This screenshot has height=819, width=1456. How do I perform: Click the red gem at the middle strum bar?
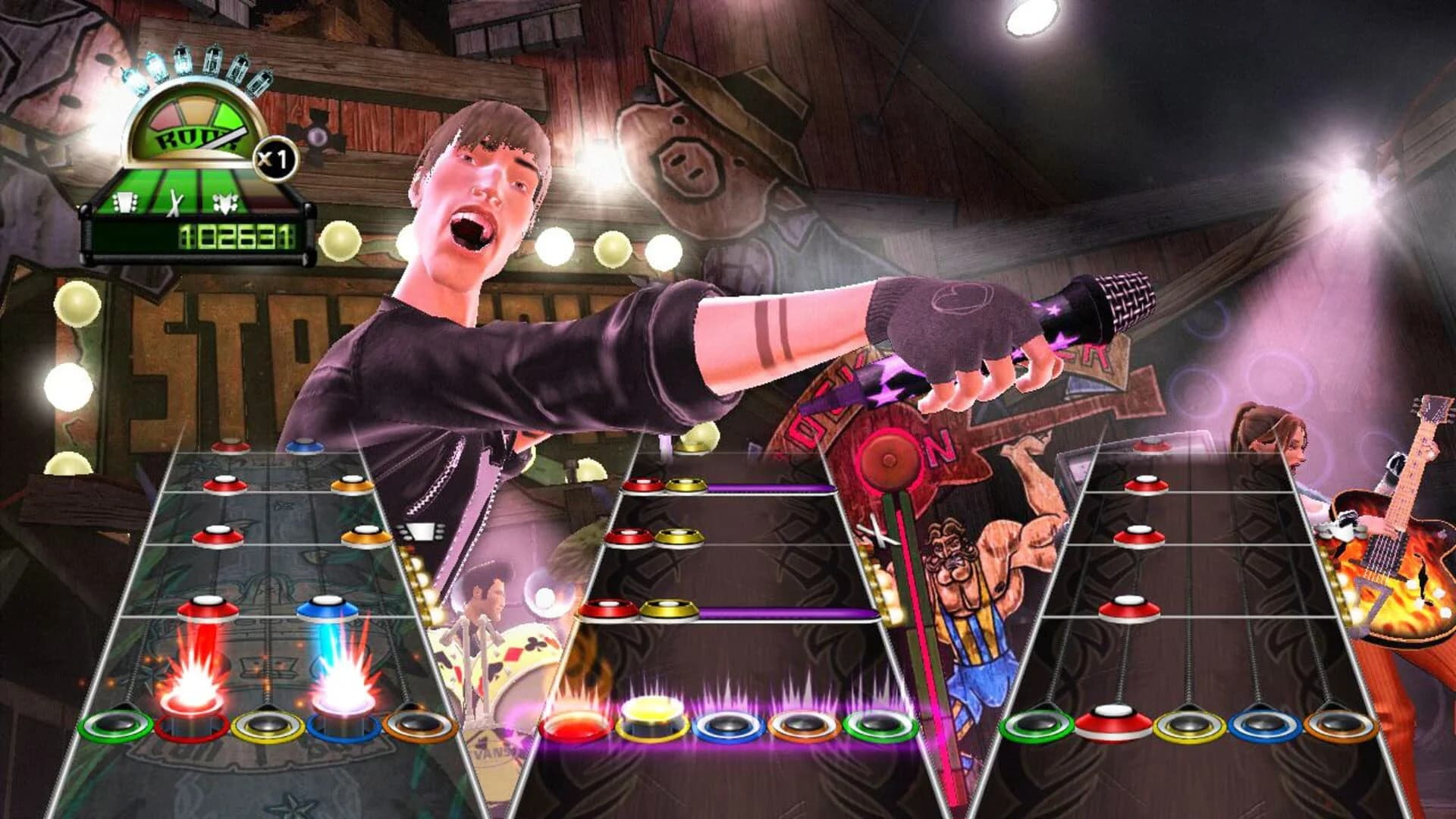(573, 724)
